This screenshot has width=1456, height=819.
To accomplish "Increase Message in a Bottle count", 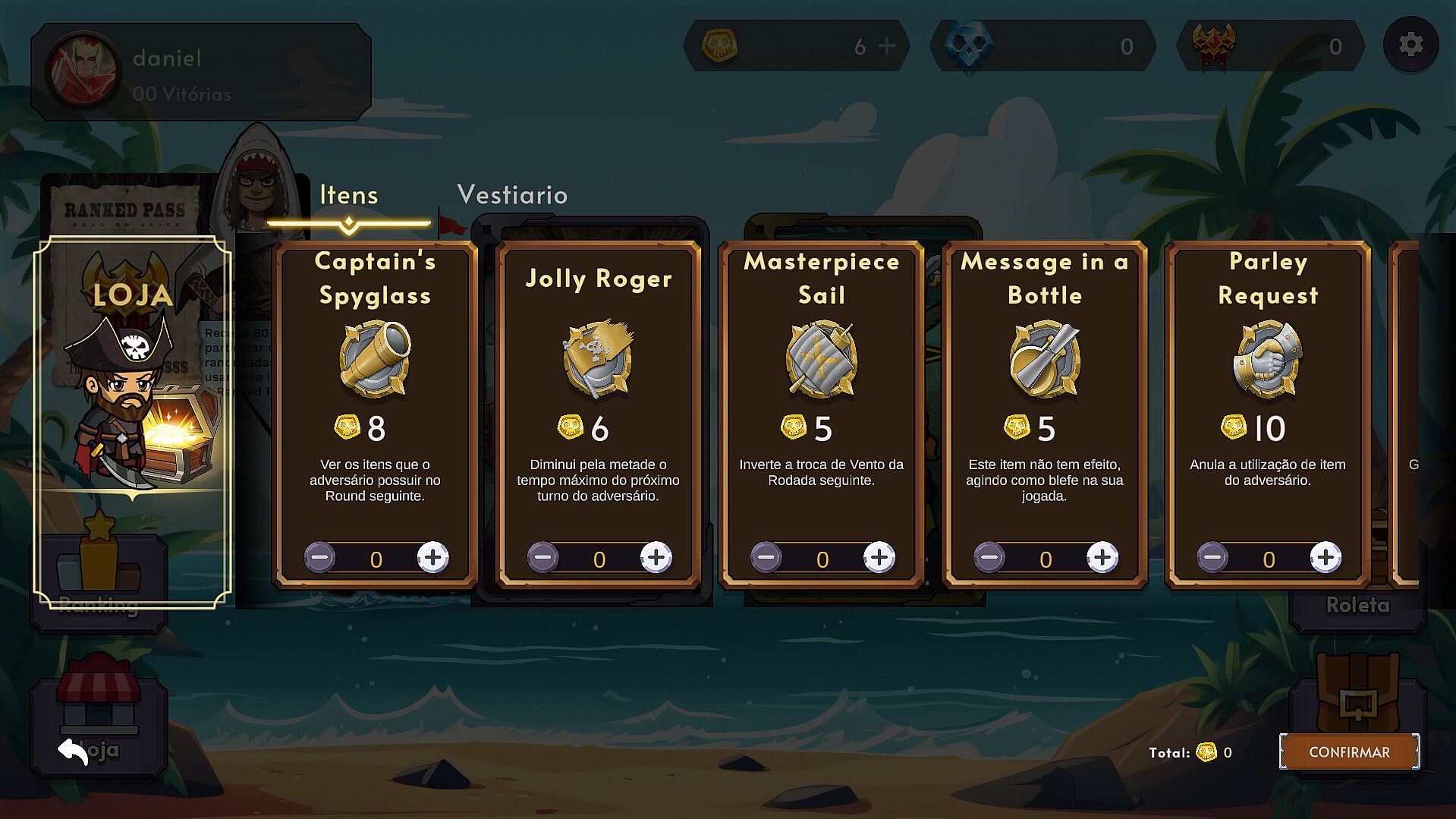I will coord(1102,558).
